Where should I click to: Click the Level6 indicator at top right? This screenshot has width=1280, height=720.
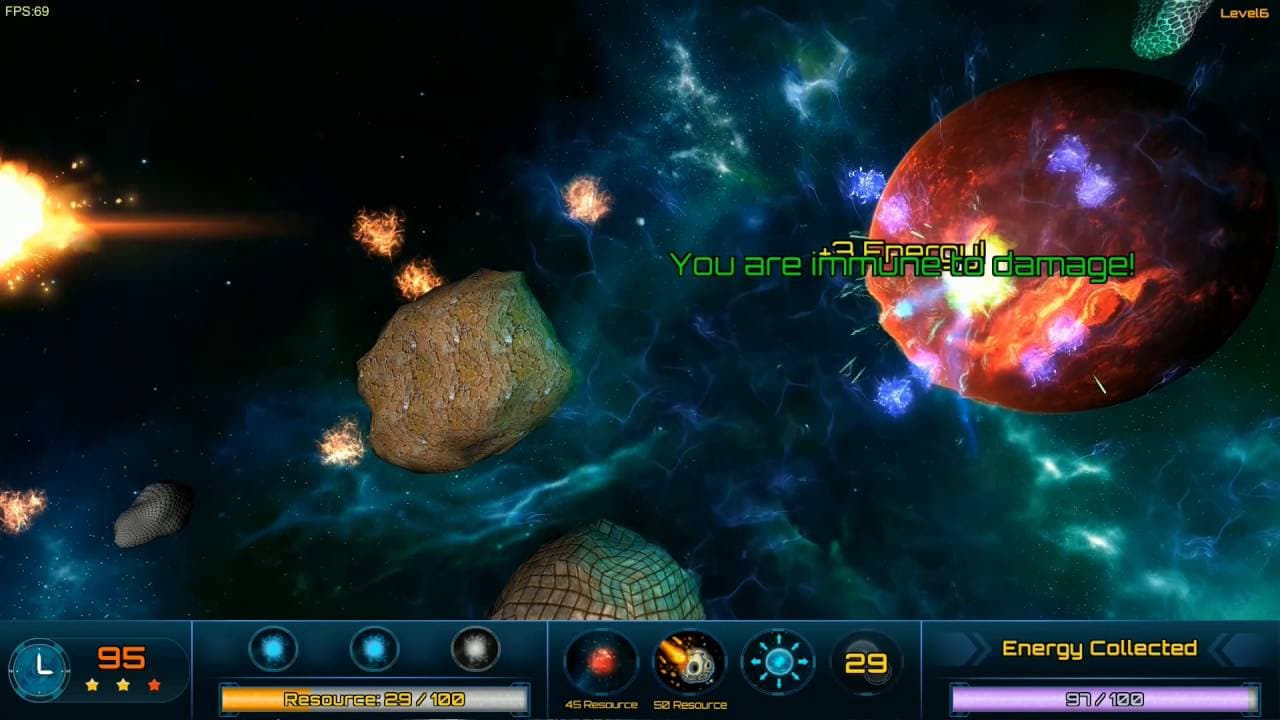pos(1243,14)
